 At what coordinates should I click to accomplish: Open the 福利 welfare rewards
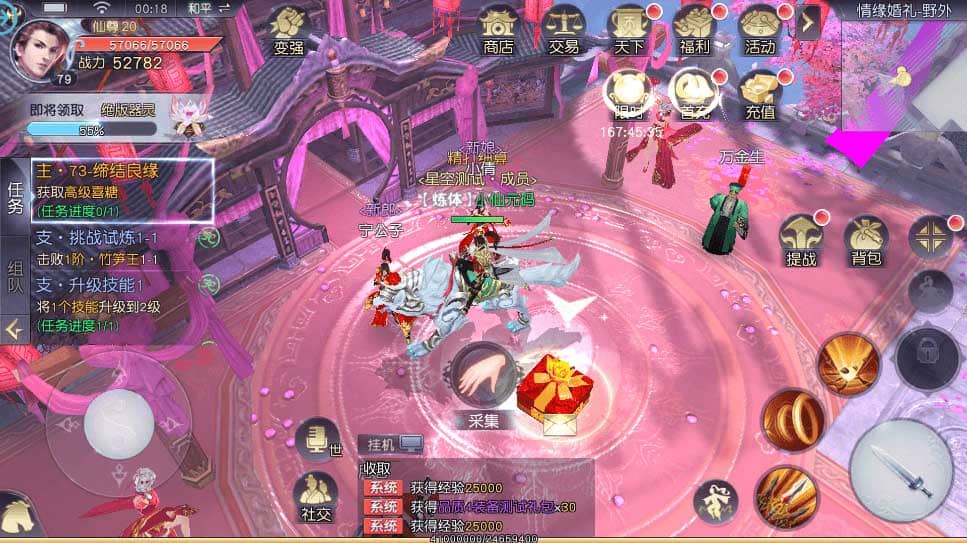click(x=693, y=29)
